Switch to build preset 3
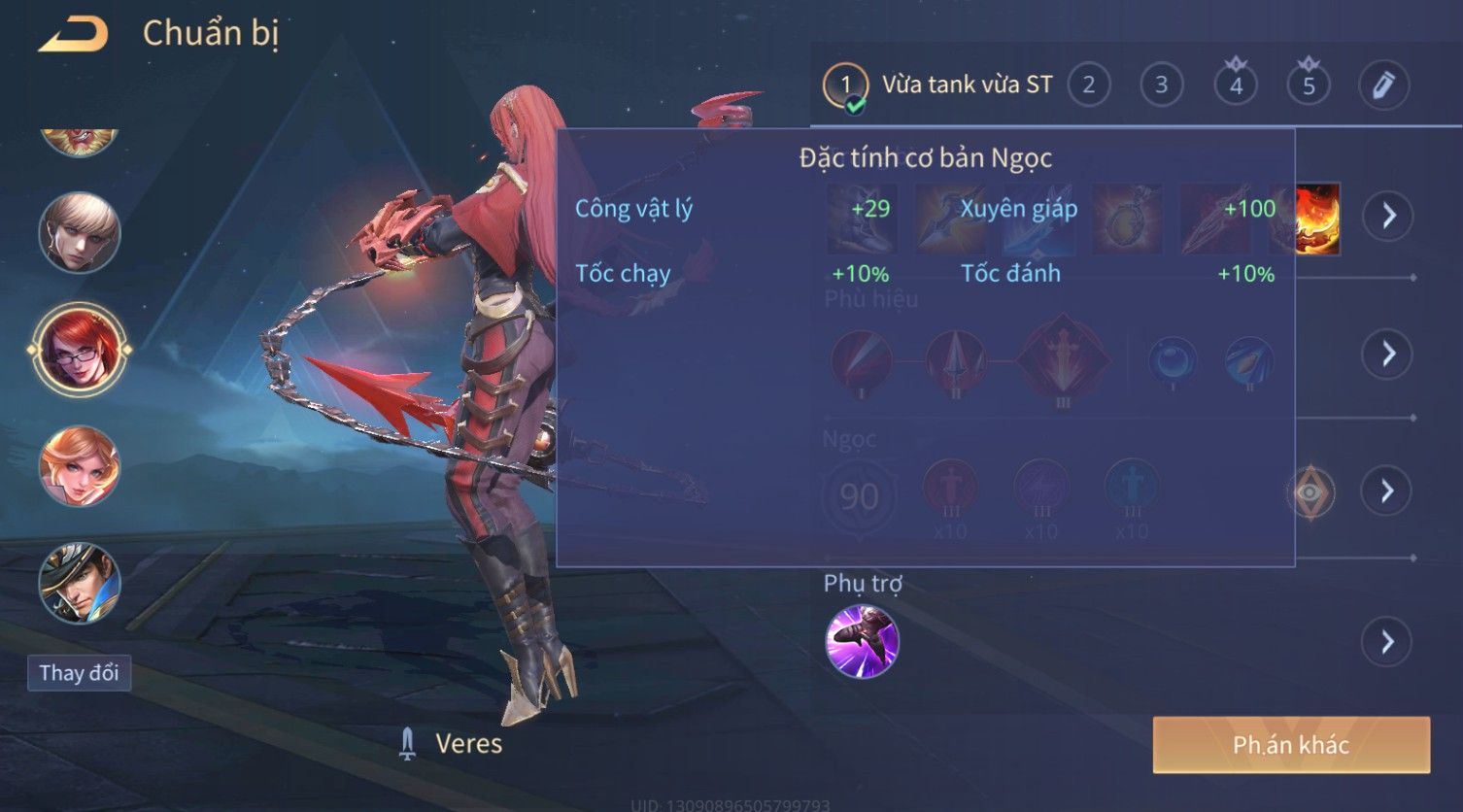 coord(1161,85)
